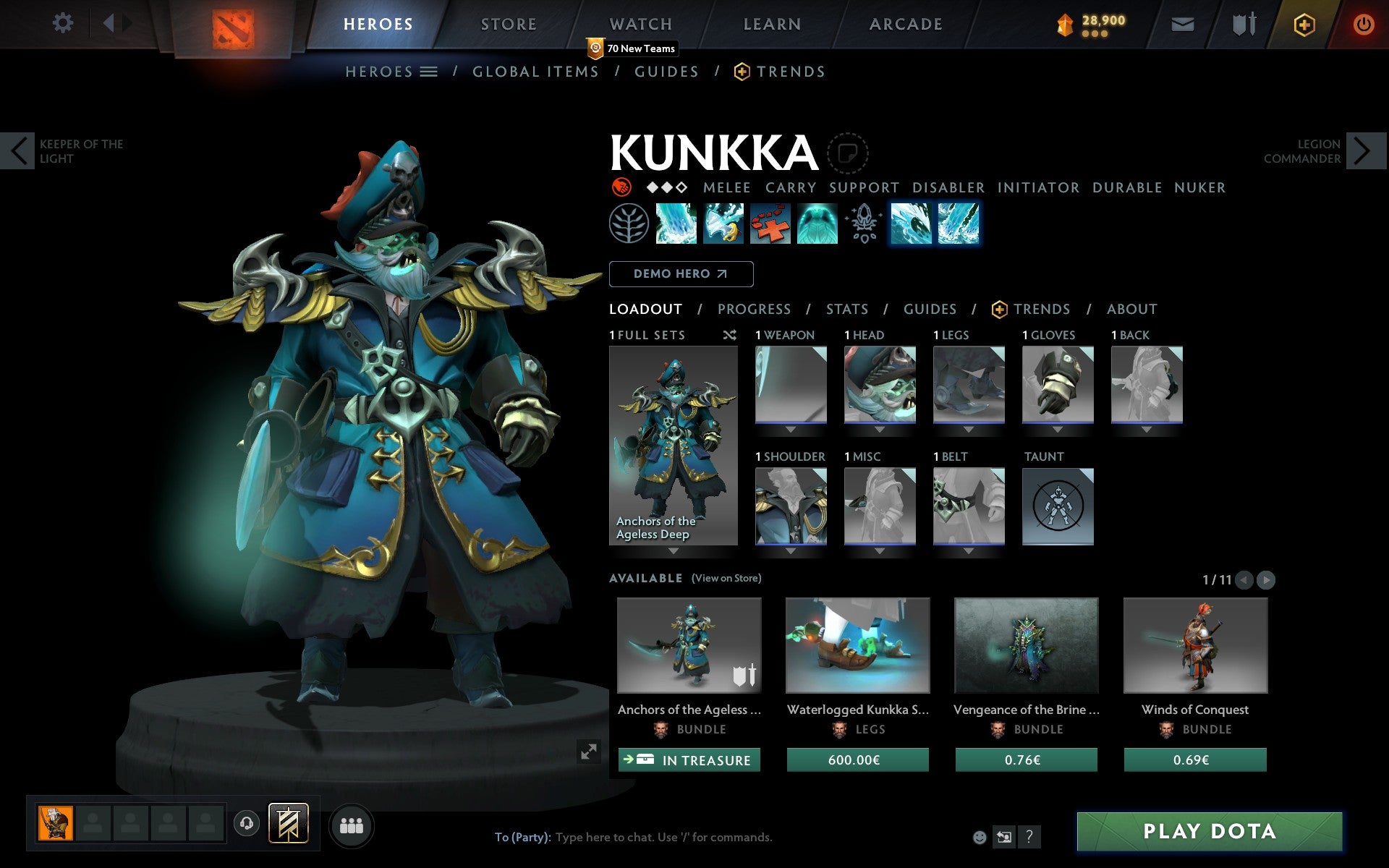1389x868 pixels.
Task: Click the Aghanim's Scepter upgrade icon
Action: pos(863,224)
